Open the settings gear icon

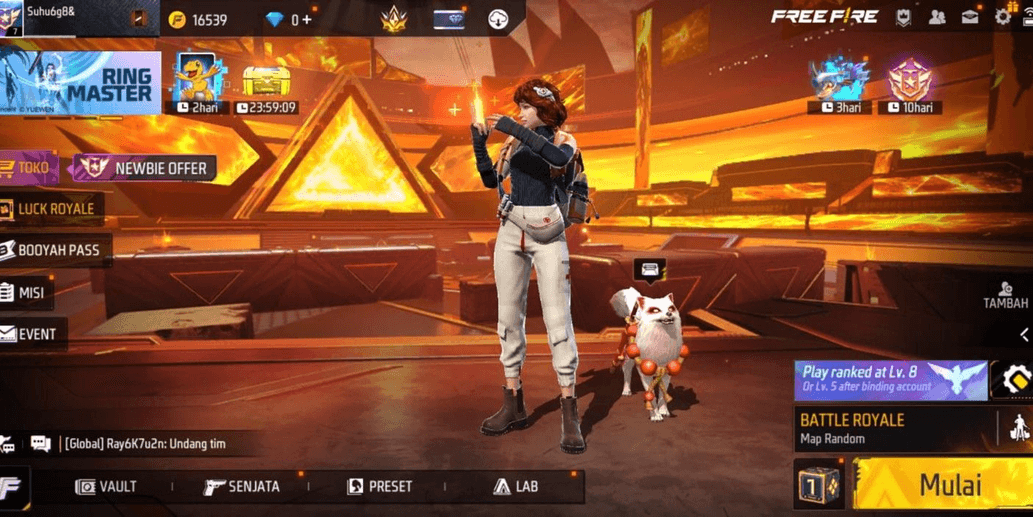tap(1002, 18)
